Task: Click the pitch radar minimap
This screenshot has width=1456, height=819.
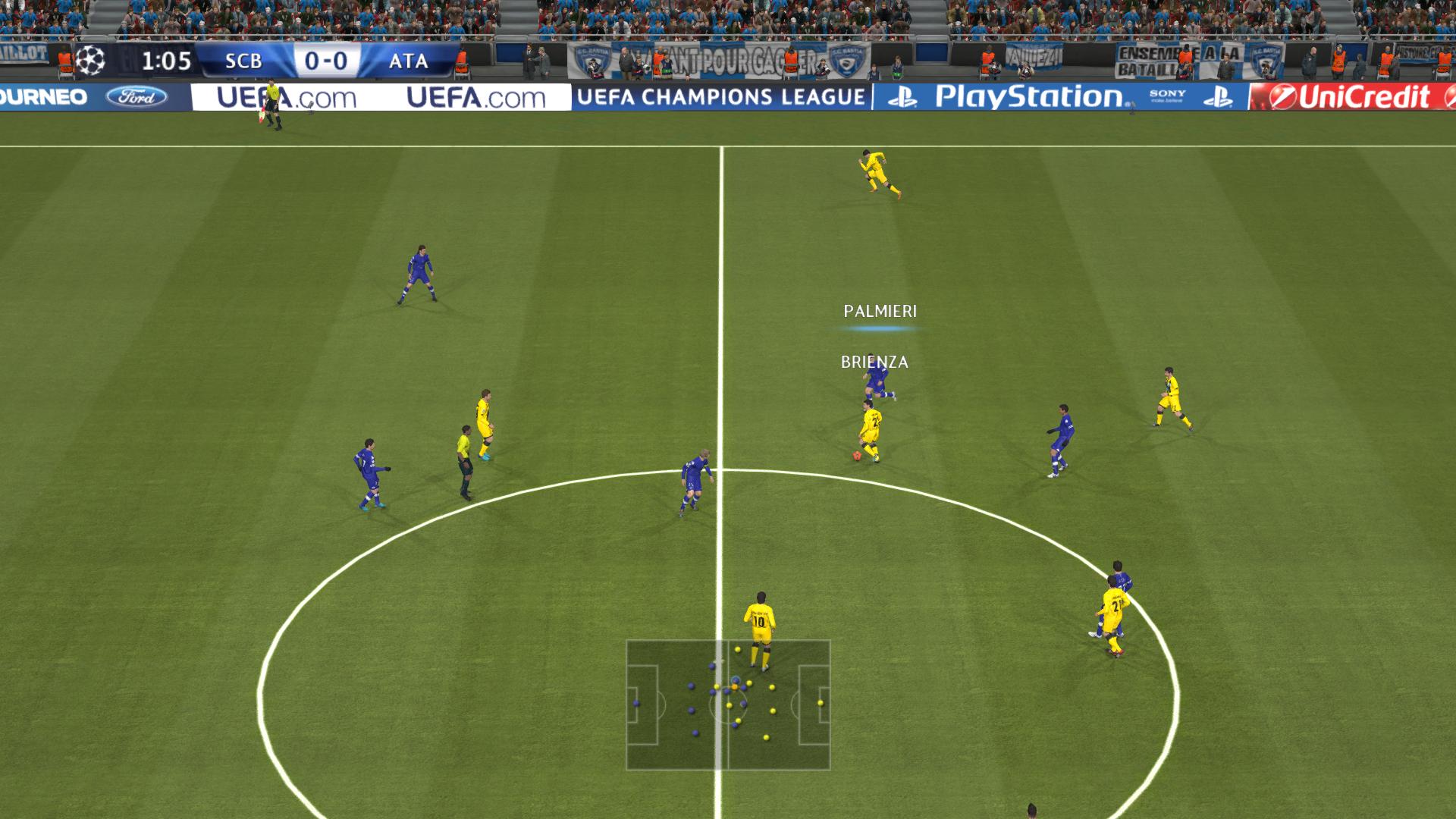Action: pos(728,705)
